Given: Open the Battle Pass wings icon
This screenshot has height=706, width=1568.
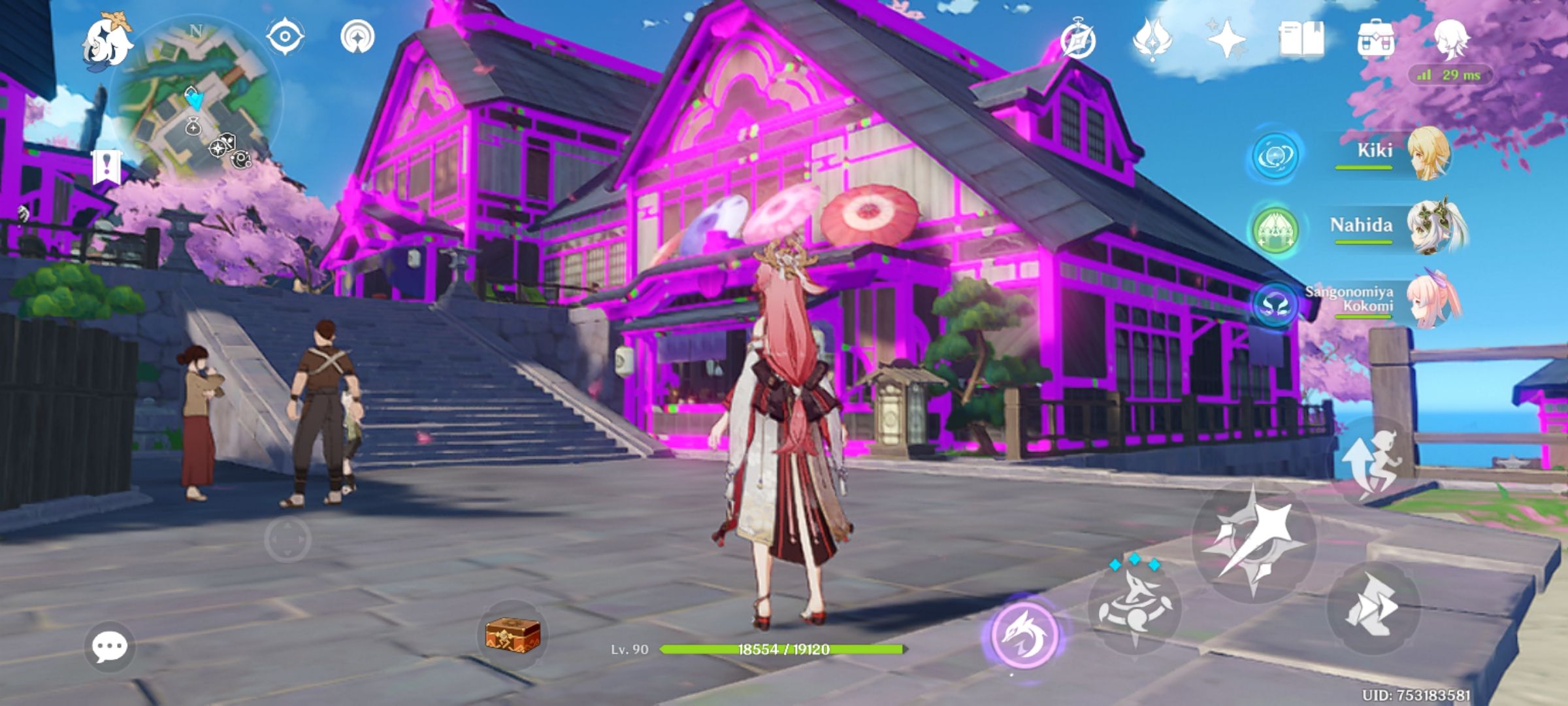Looking at the screenshot, I should point(1153,41).
